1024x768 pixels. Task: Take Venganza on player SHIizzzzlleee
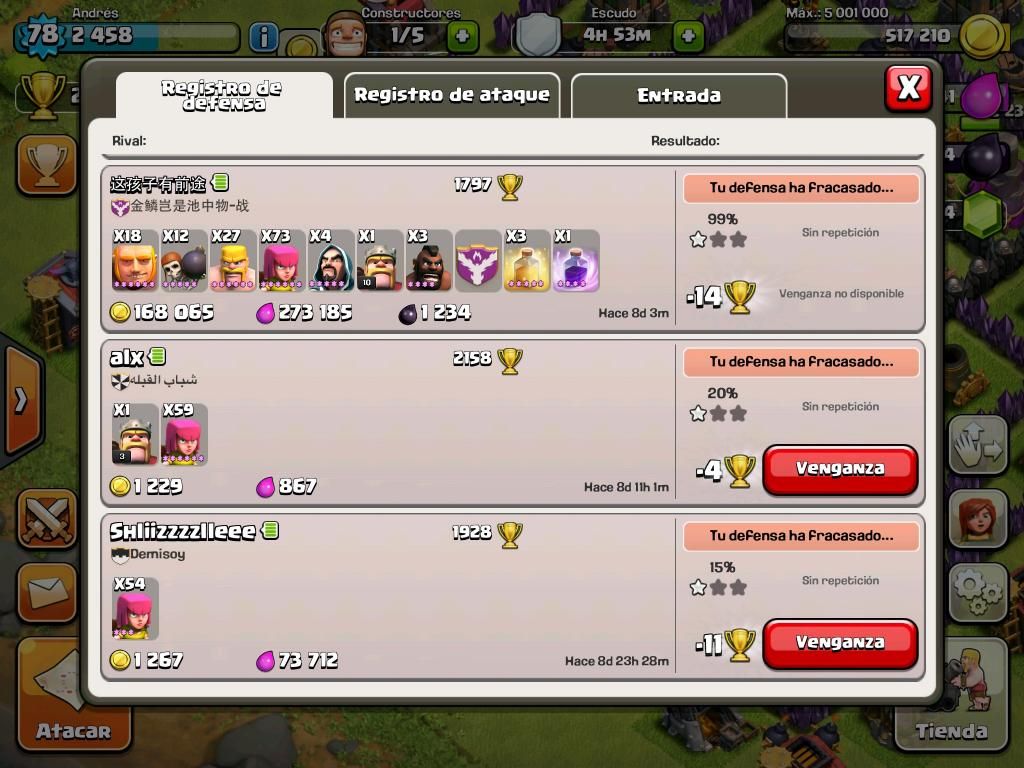coord(840,643)
